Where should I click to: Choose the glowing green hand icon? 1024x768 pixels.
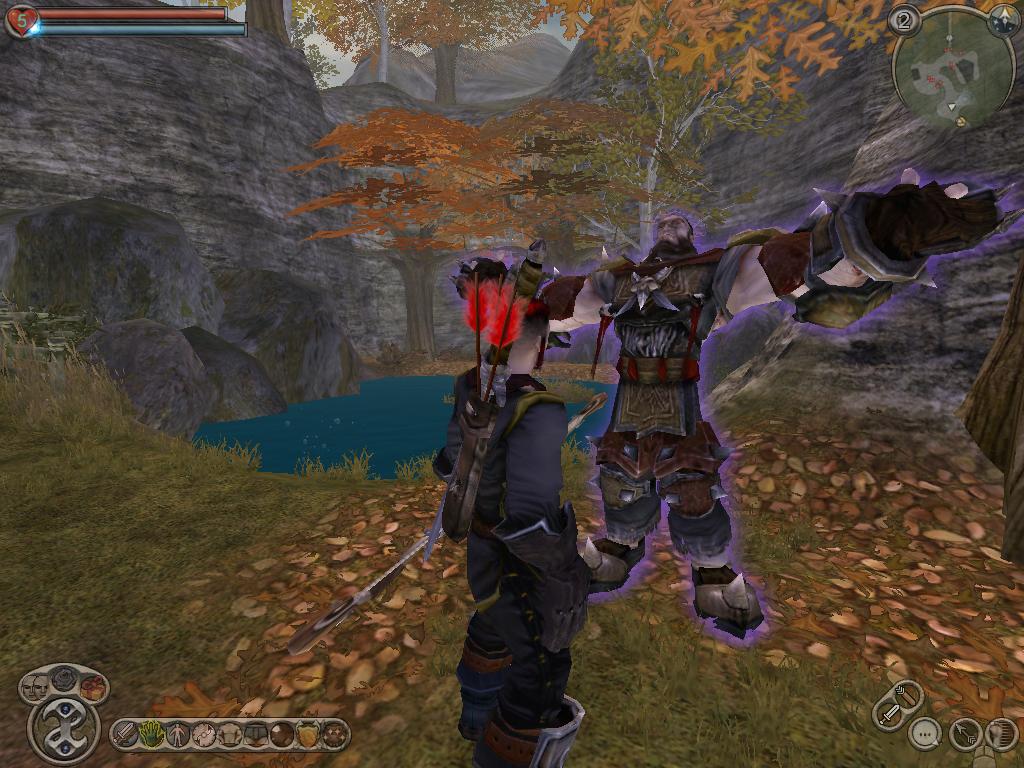151,735
